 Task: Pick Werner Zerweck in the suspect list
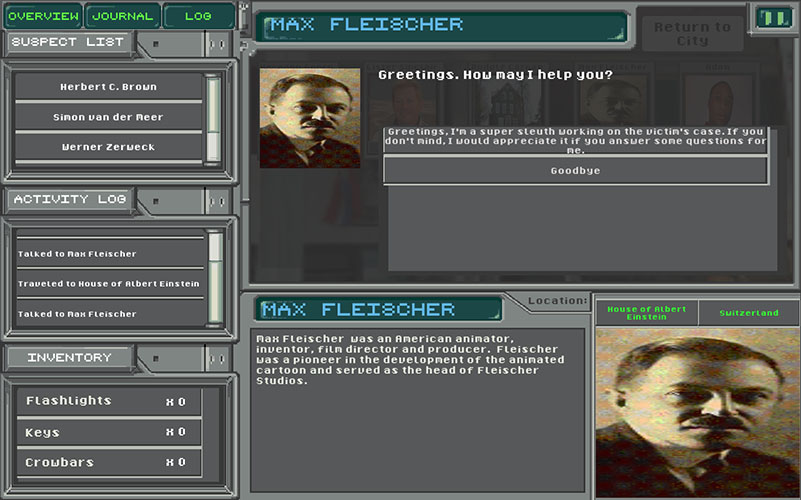108,147
